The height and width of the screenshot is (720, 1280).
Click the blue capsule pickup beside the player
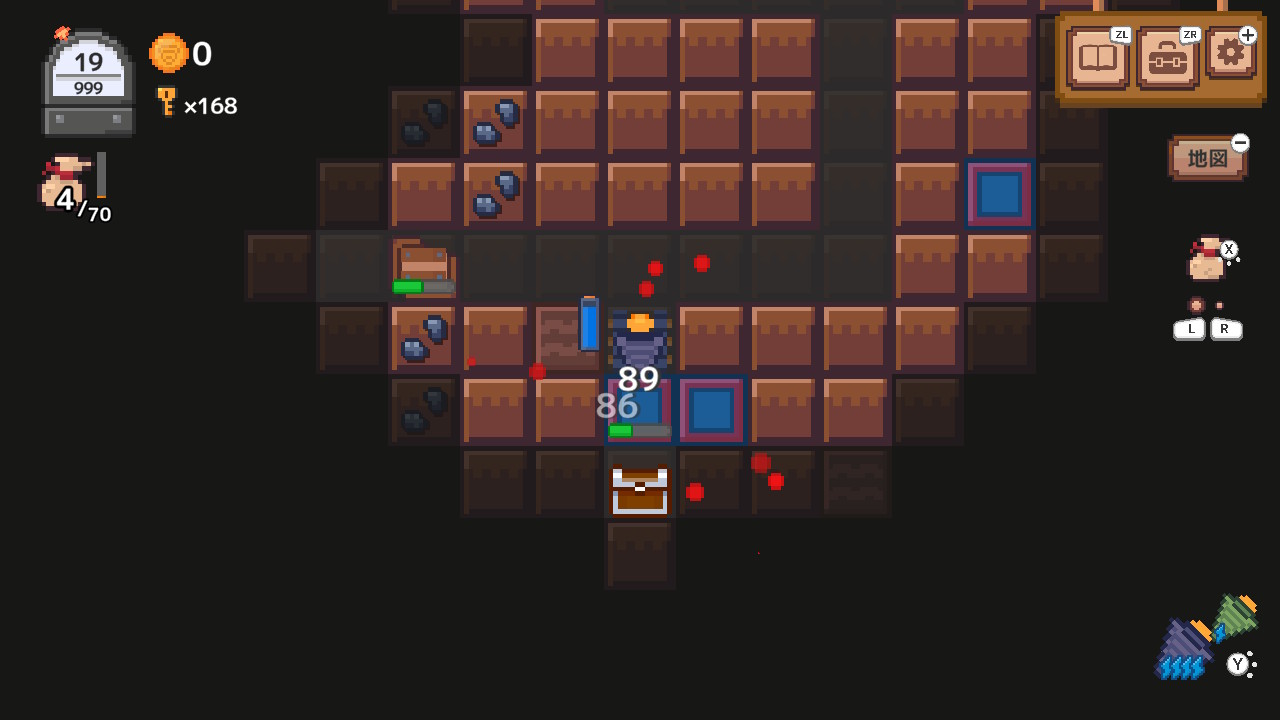[x=590, y=324]
